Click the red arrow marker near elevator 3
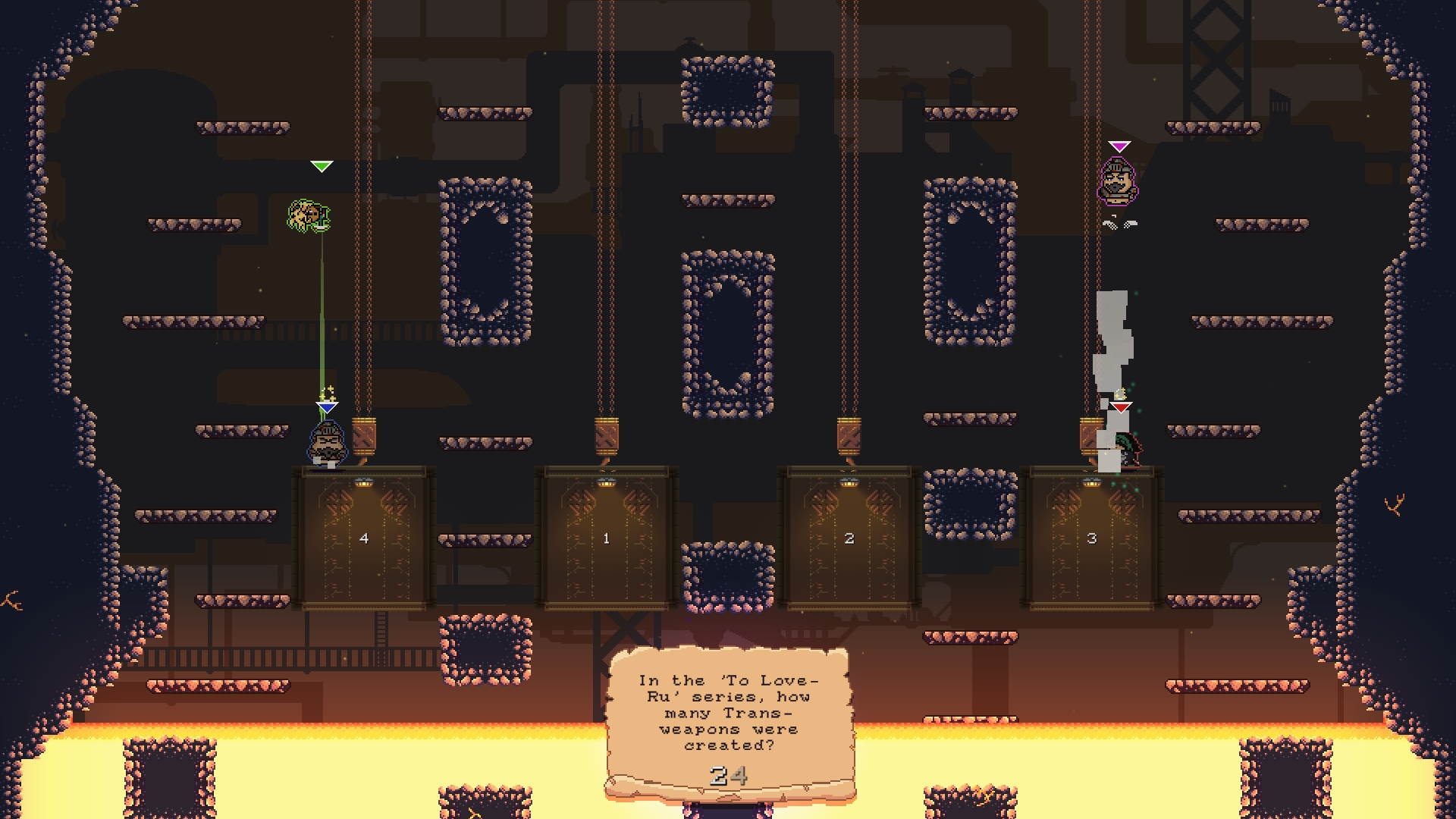The width and height of the screenshot is (1456, 819). (x=1121, y=407)
